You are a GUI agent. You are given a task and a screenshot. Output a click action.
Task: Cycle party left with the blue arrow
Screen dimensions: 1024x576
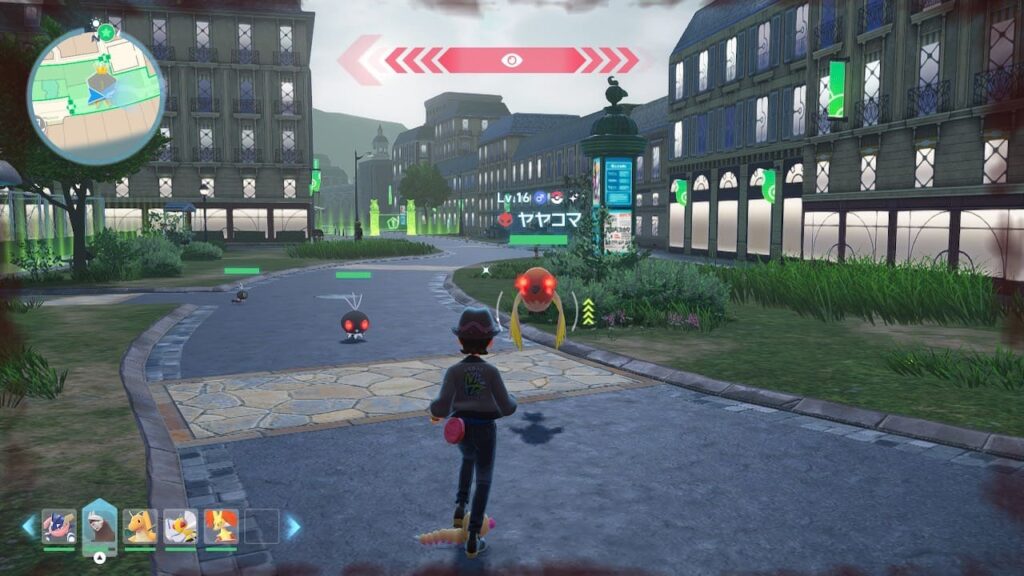pos(28,526)
